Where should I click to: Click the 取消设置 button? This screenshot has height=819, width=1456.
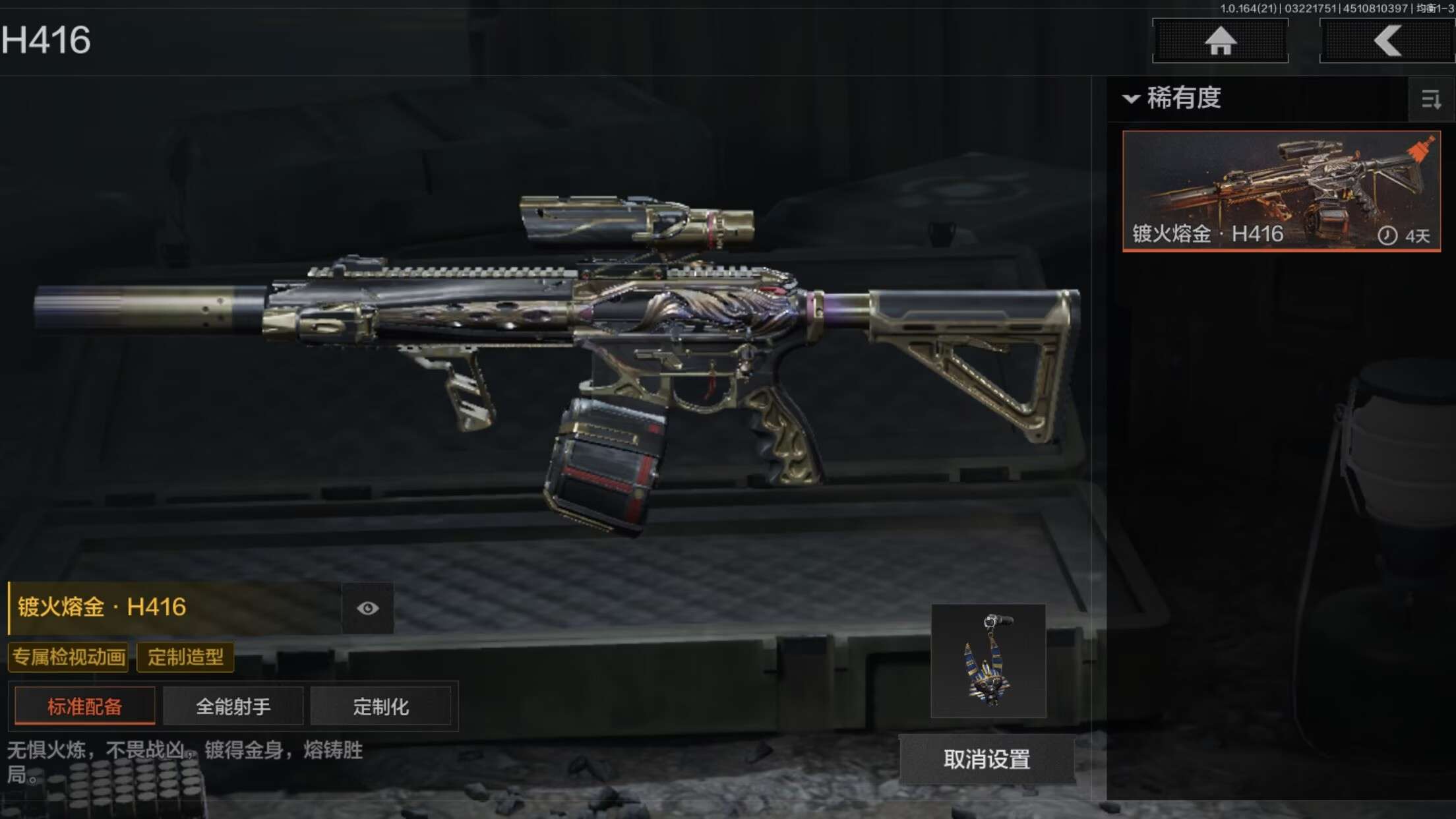coord(986,760)
